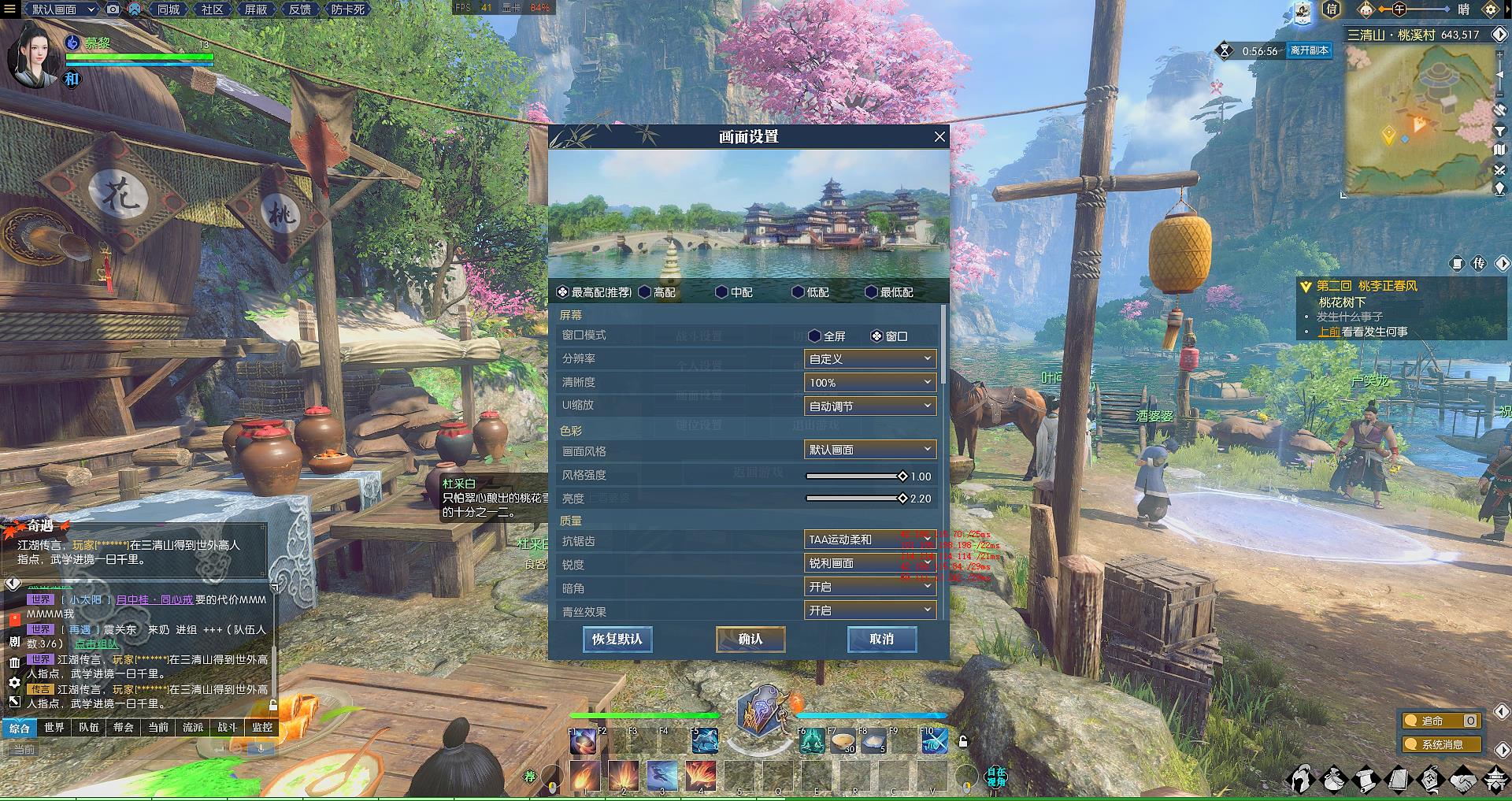Open the 画面风格 style dropdown

869,450
